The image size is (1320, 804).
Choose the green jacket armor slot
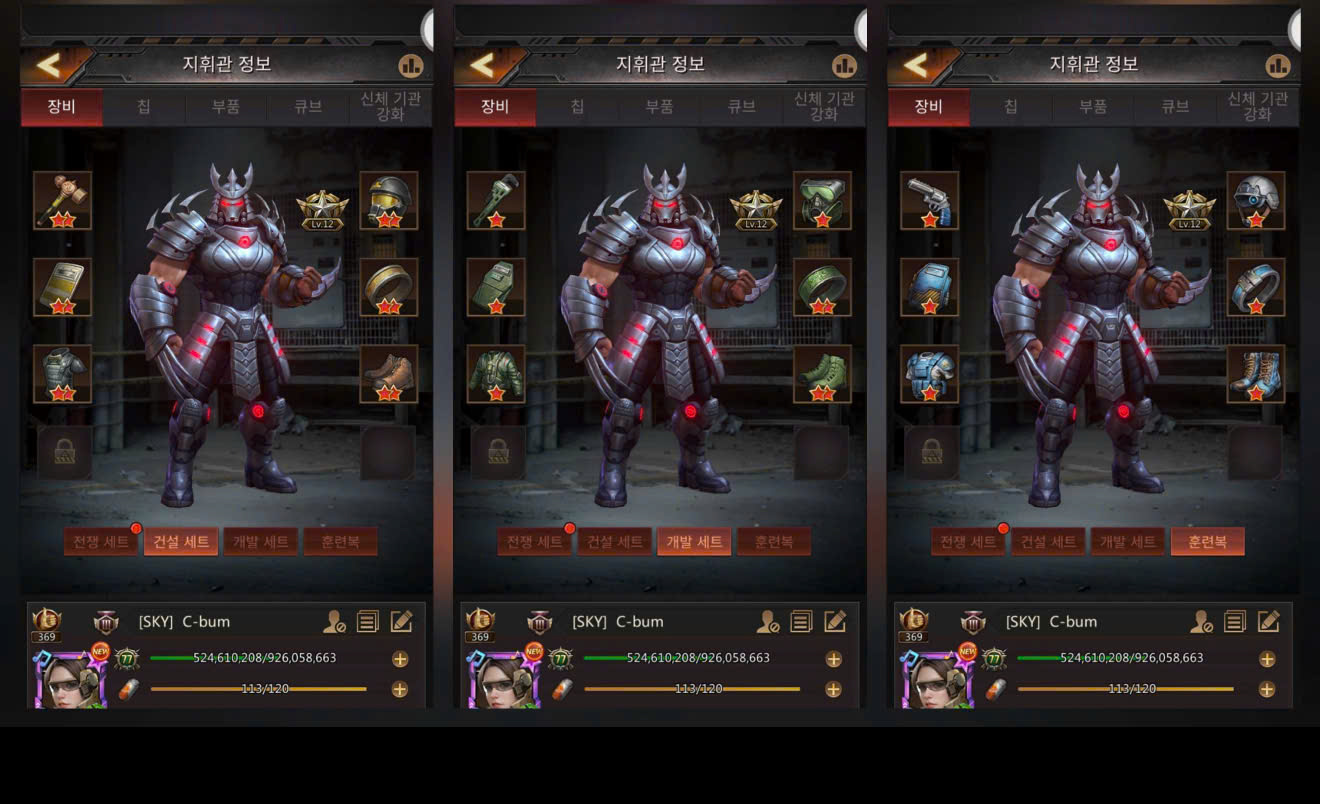496,374
